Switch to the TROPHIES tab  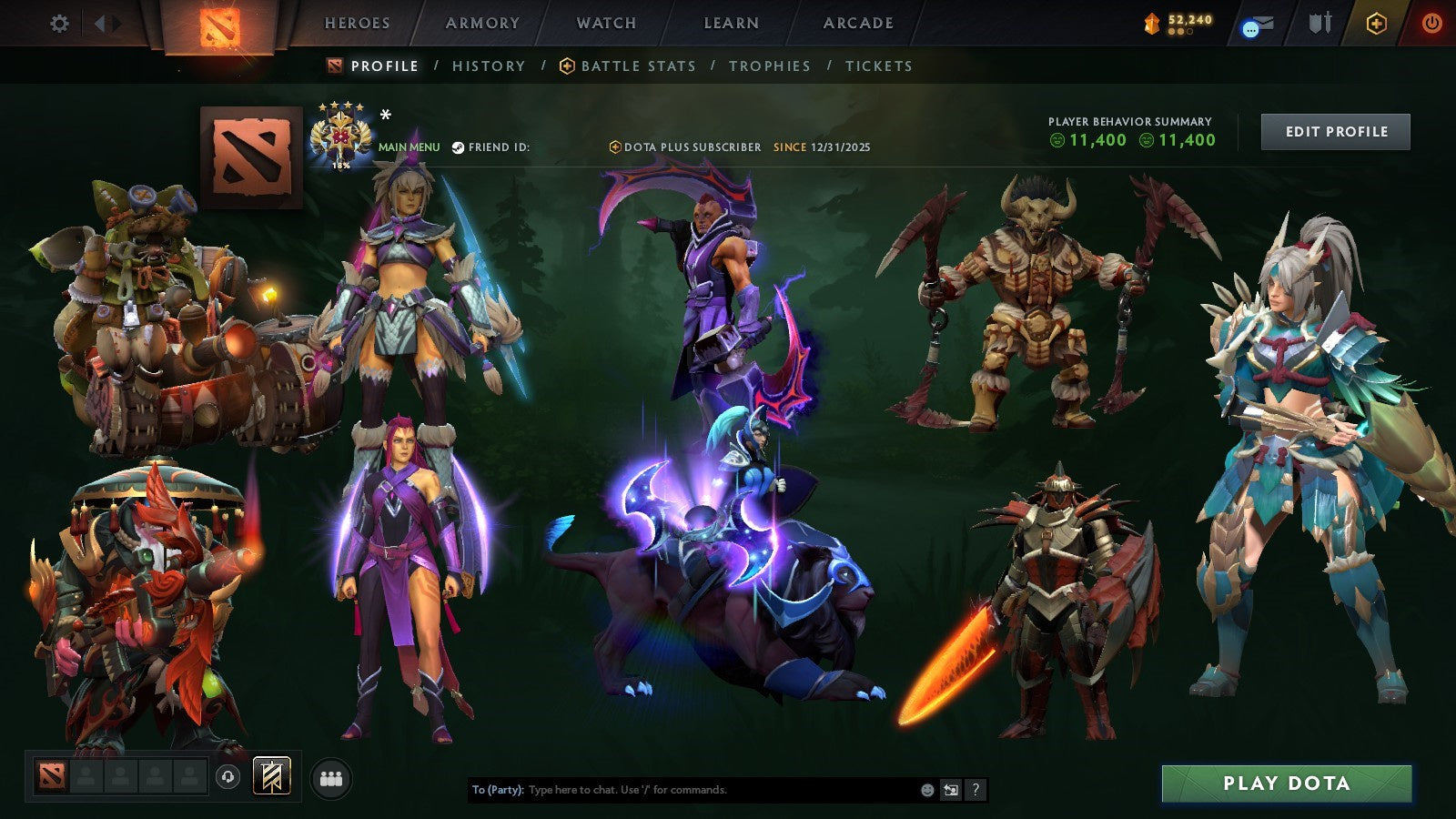(x=769, y=66)
